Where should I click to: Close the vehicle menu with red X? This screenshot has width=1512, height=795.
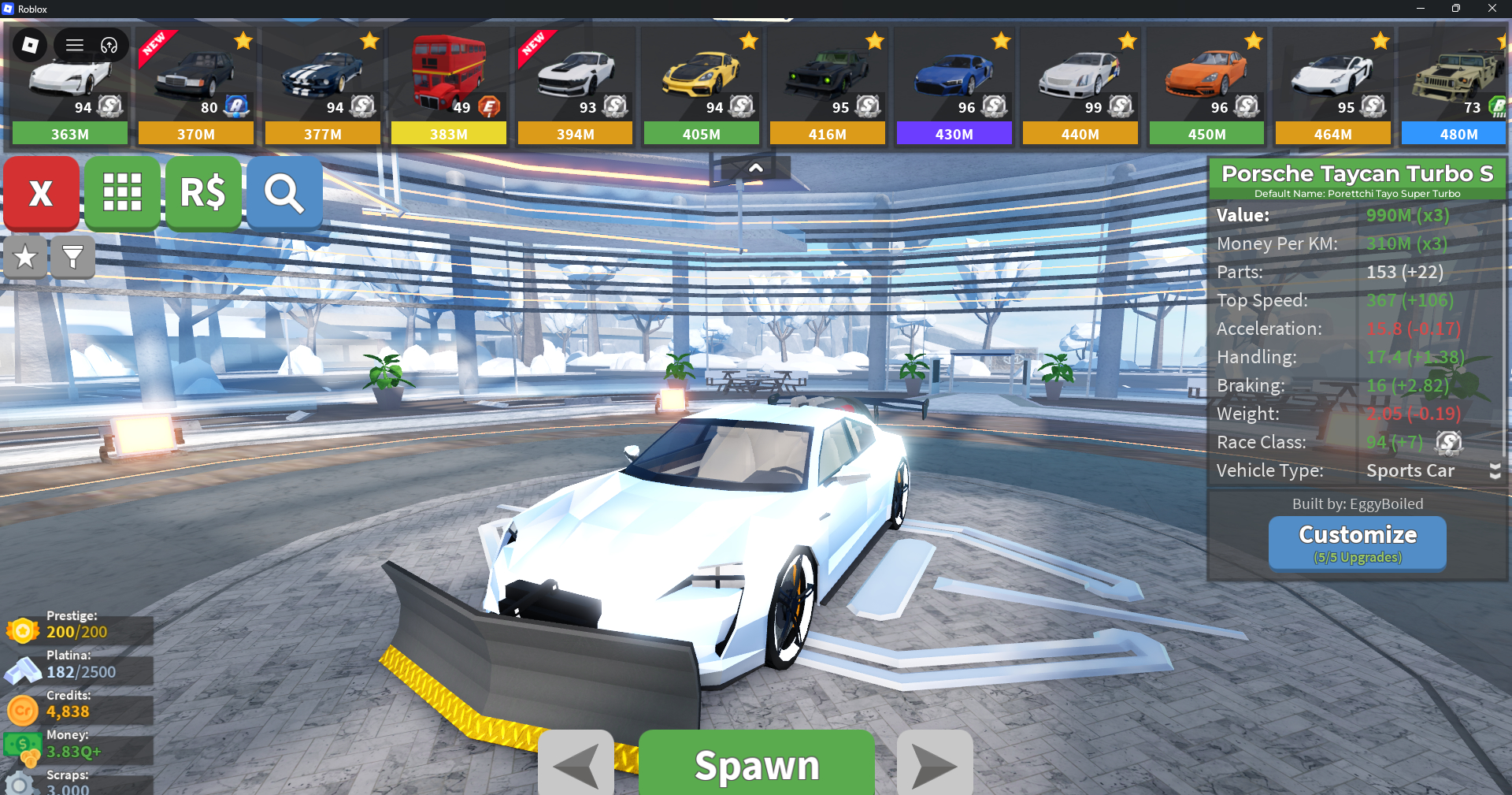(41, 193)
